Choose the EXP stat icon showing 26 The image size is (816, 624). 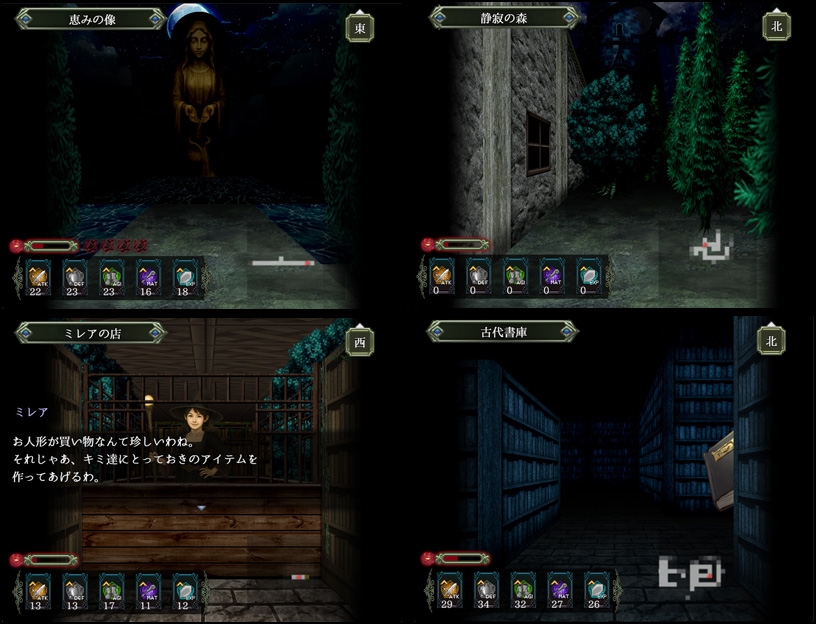click(x=596, y=589)
